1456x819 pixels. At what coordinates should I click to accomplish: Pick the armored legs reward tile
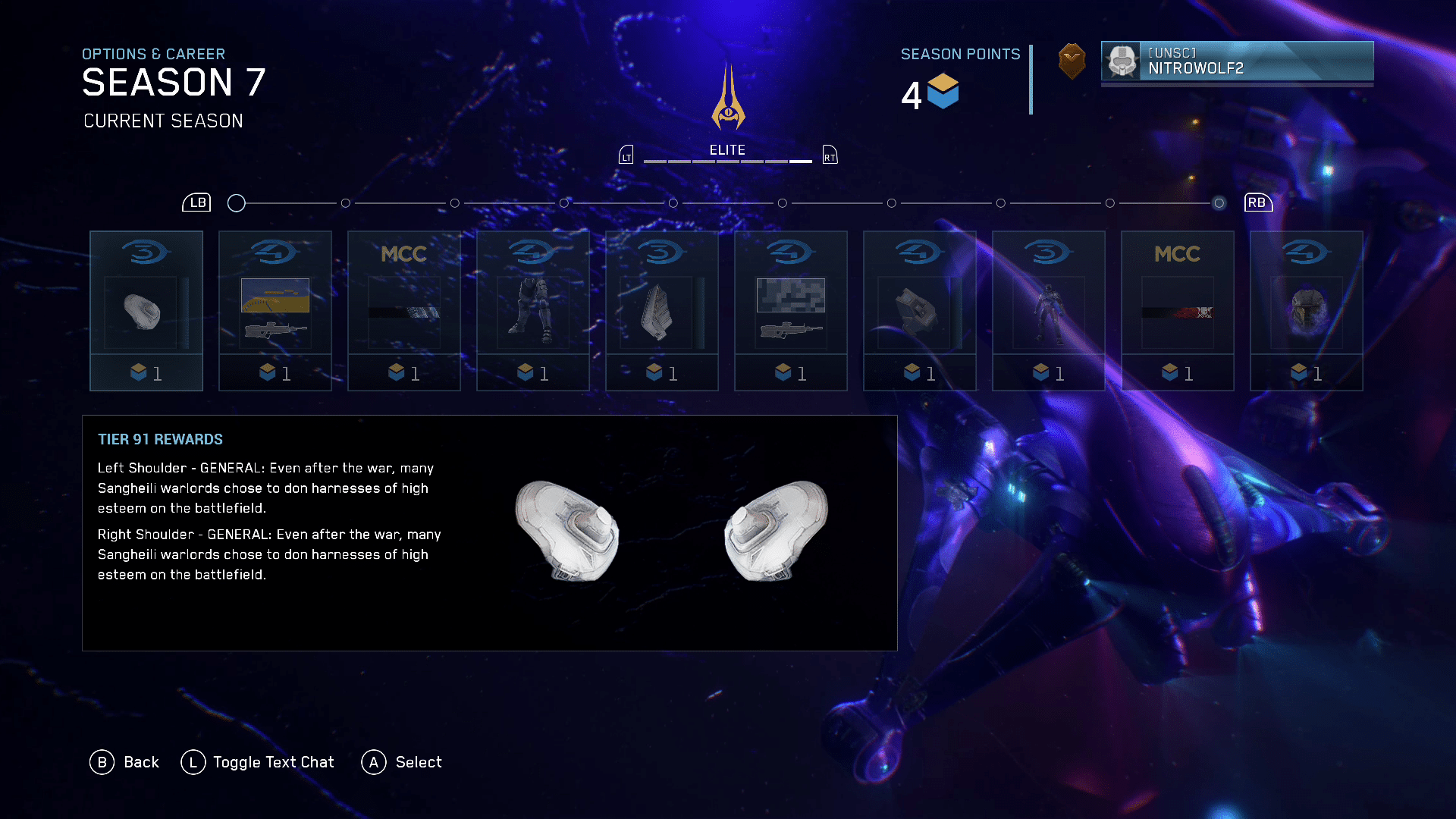point(533,311)
